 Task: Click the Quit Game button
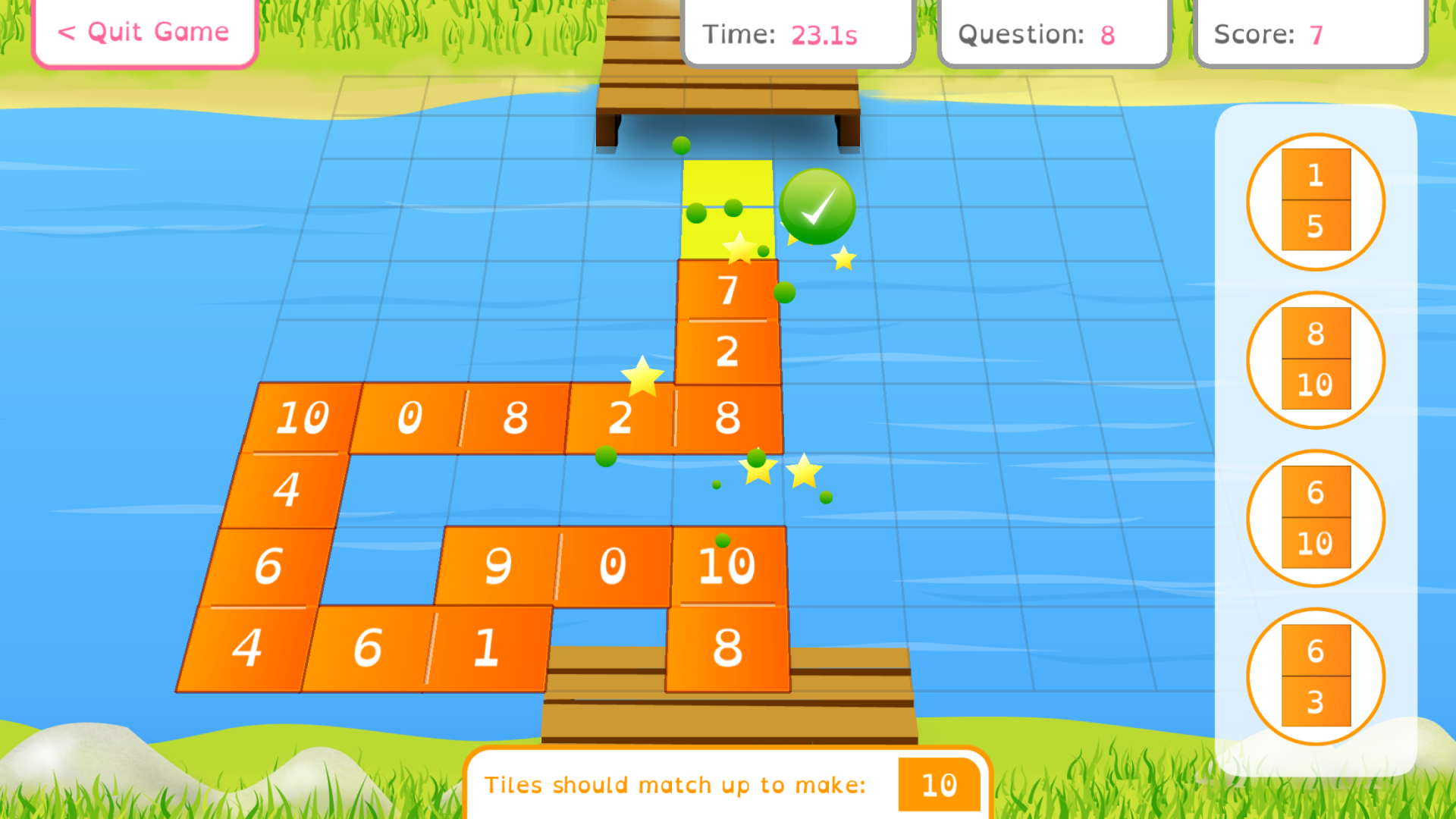click(143, 32)
